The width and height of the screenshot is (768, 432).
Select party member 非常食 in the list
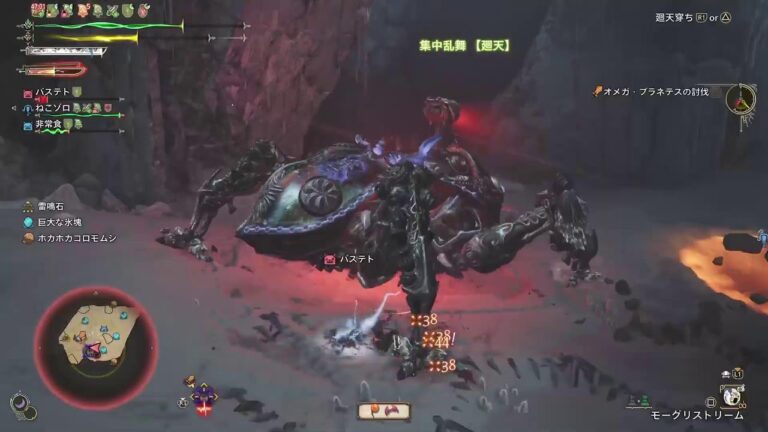click(52, 124)
